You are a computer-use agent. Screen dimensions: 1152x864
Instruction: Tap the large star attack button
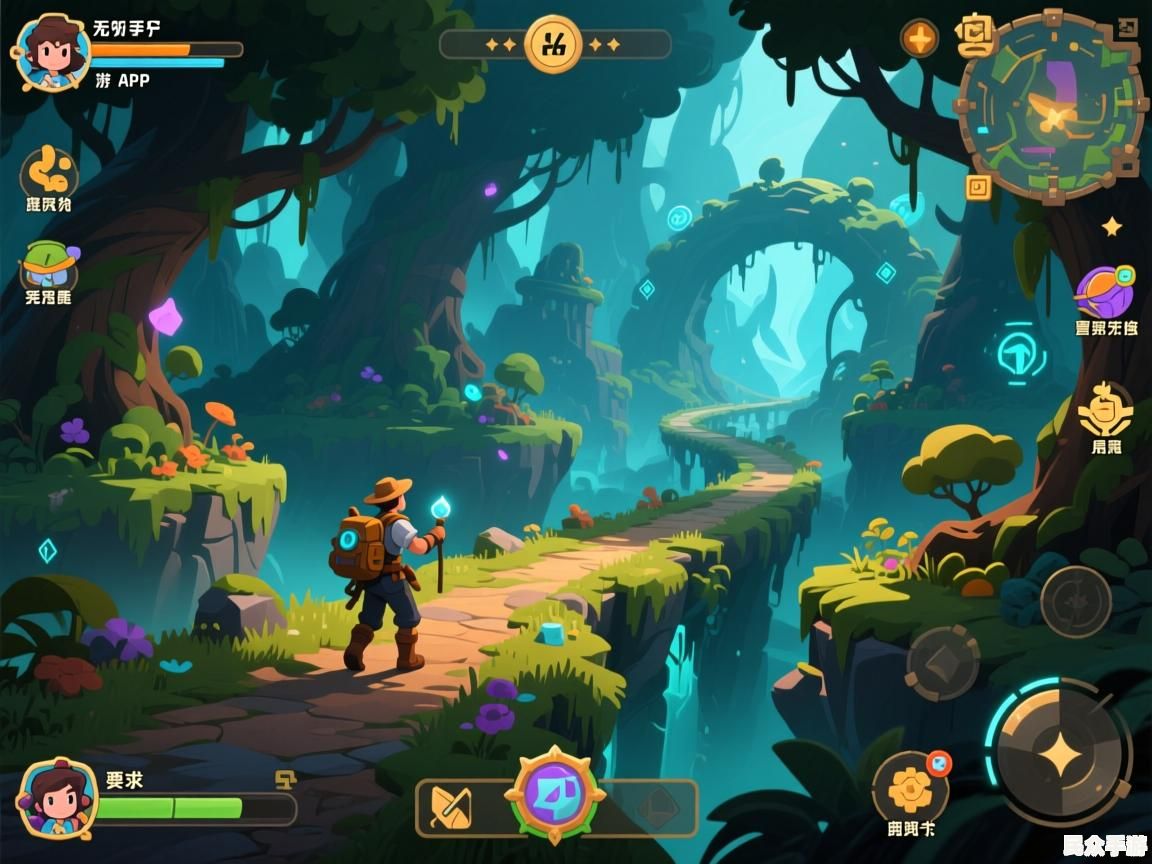point(1059,753)
